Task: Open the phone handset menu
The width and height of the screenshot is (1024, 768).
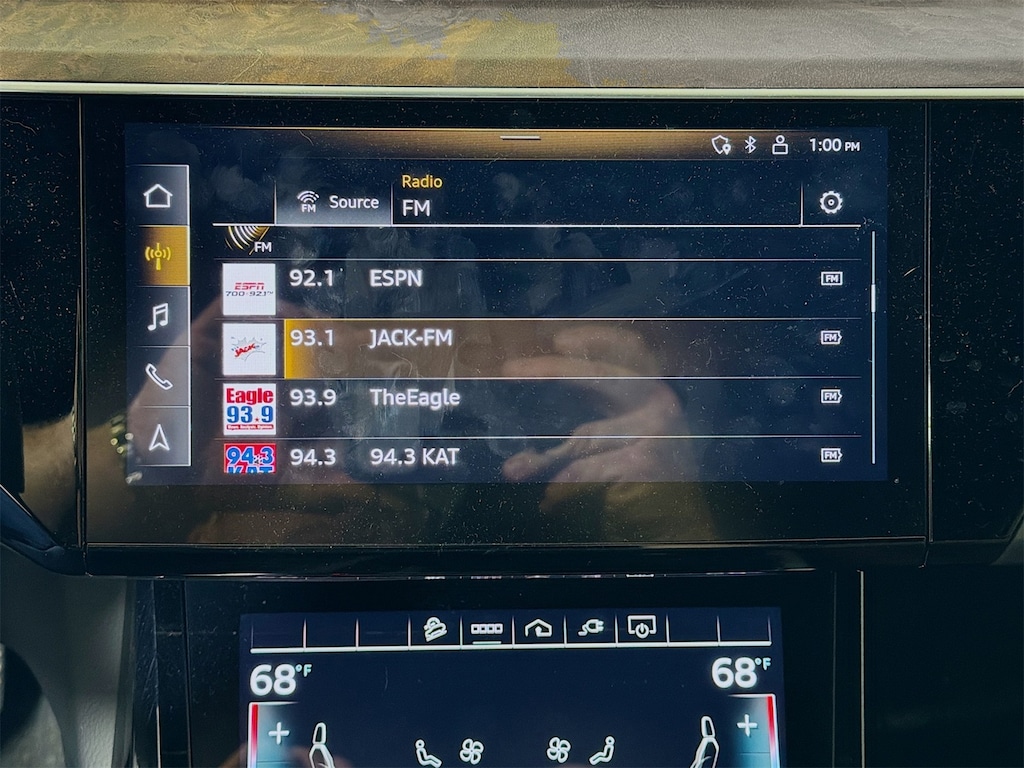Action: tap(158, 377)
